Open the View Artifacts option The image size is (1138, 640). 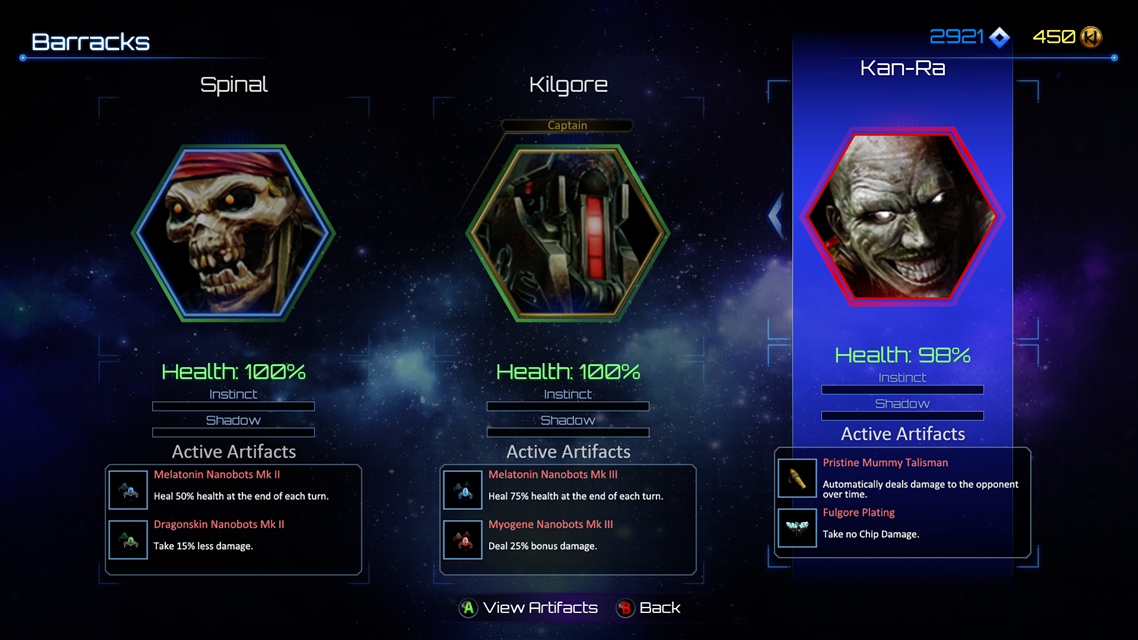528,608
